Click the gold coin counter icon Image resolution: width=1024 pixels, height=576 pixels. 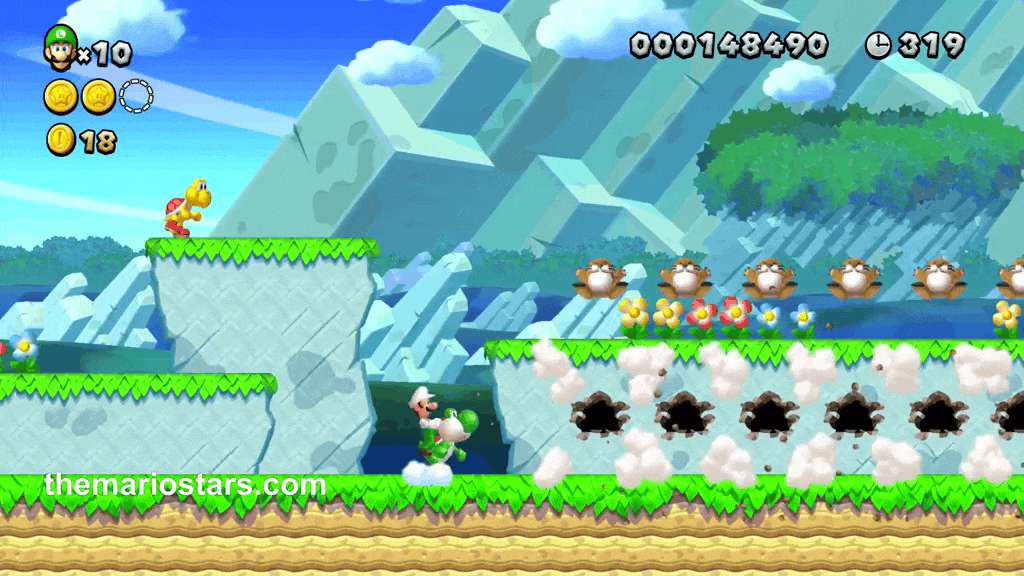pyautogui.click(x=60, y=141)
